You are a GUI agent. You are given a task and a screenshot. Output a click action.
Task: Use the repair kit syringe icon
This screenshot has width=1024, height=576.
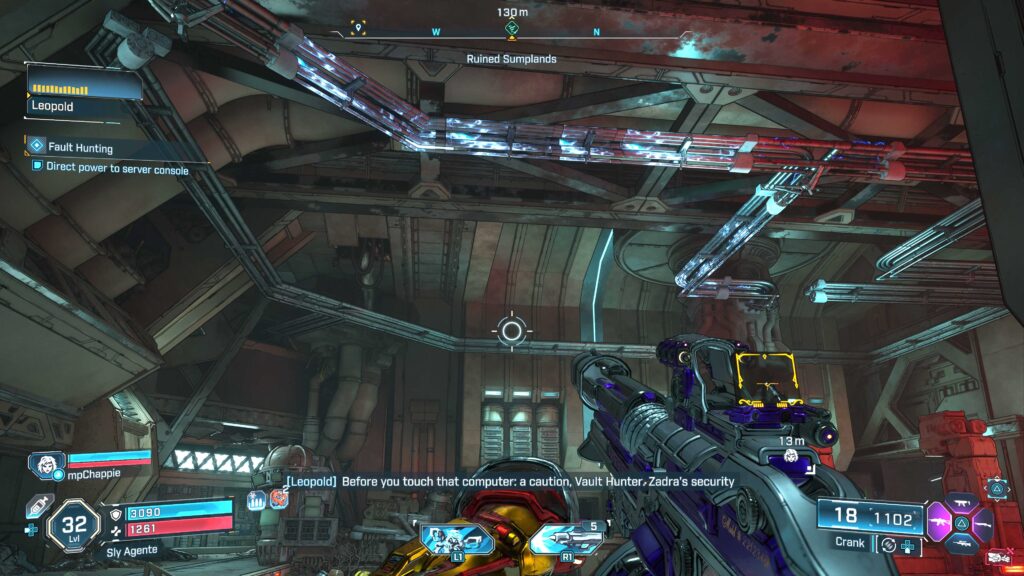(x=38, y=508)
